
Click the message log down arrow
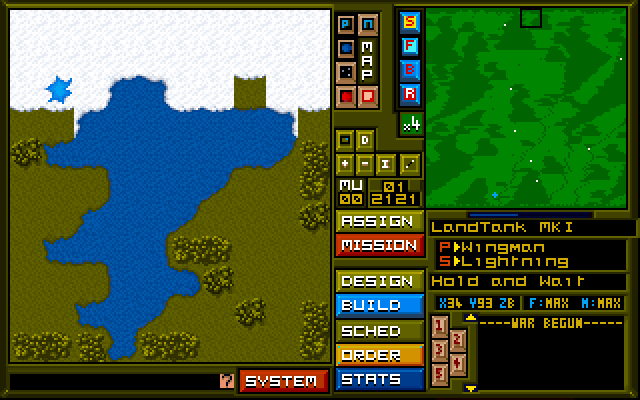click(x=471, y=388)
